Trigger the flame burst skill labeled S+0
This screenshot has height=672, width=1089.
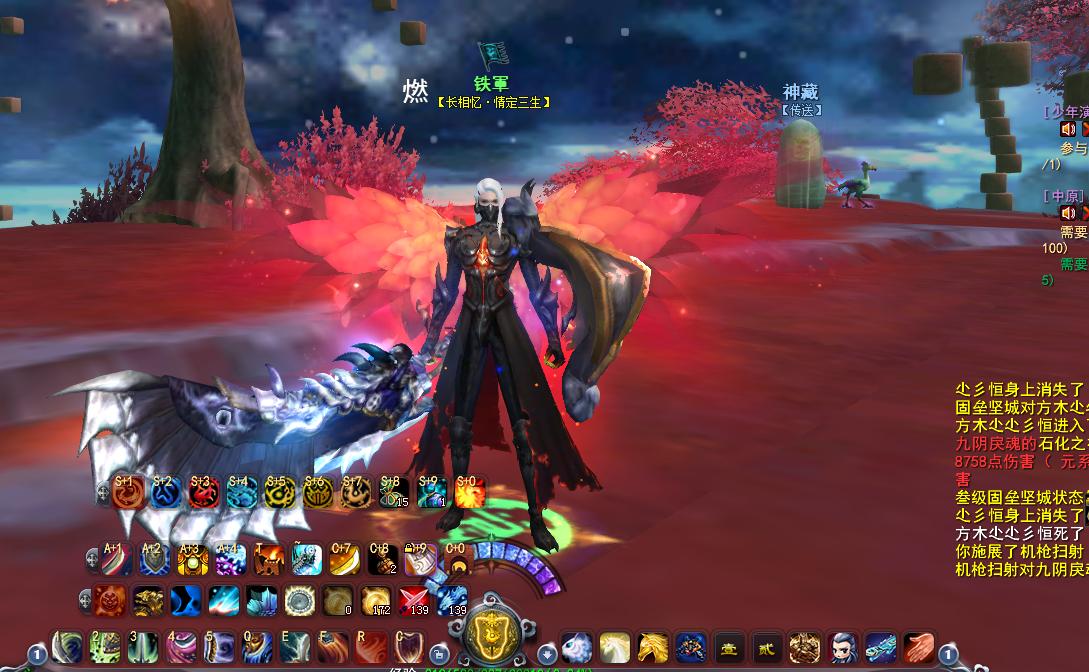click(469, 492)
